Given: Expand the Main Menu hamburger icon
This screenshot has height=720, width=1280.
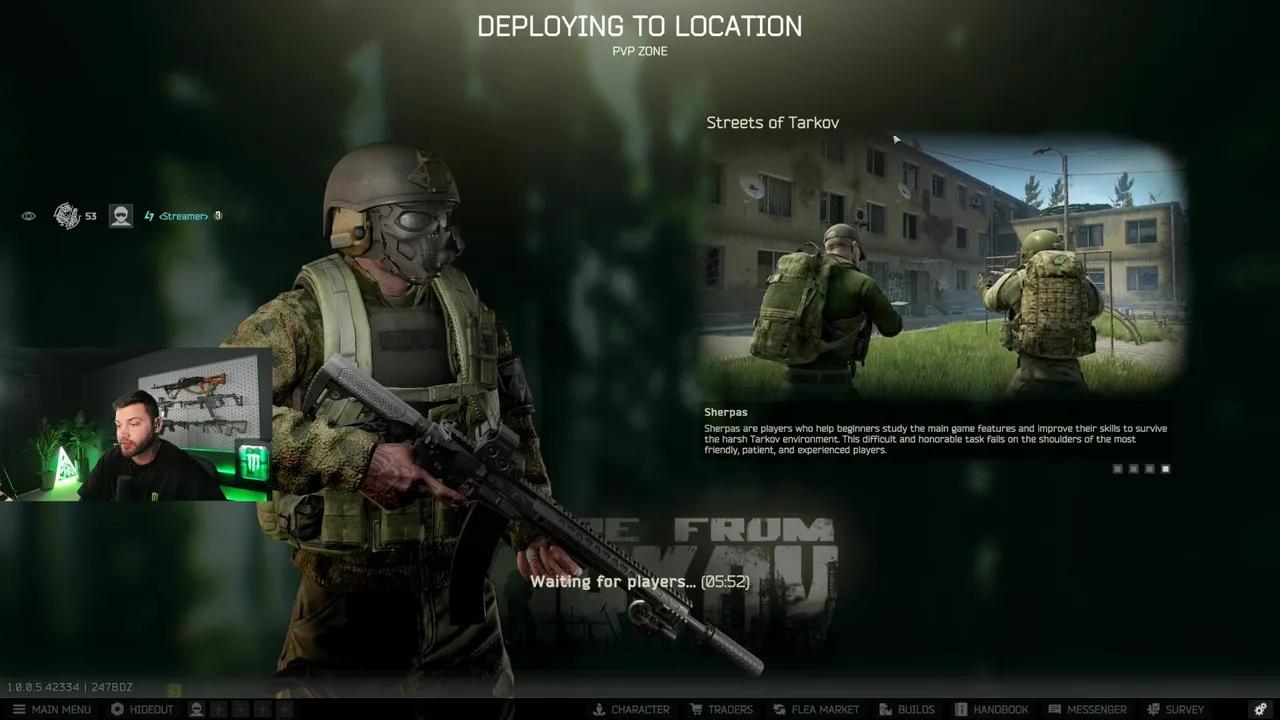Looking at the screenshot, I should point(19,709).
